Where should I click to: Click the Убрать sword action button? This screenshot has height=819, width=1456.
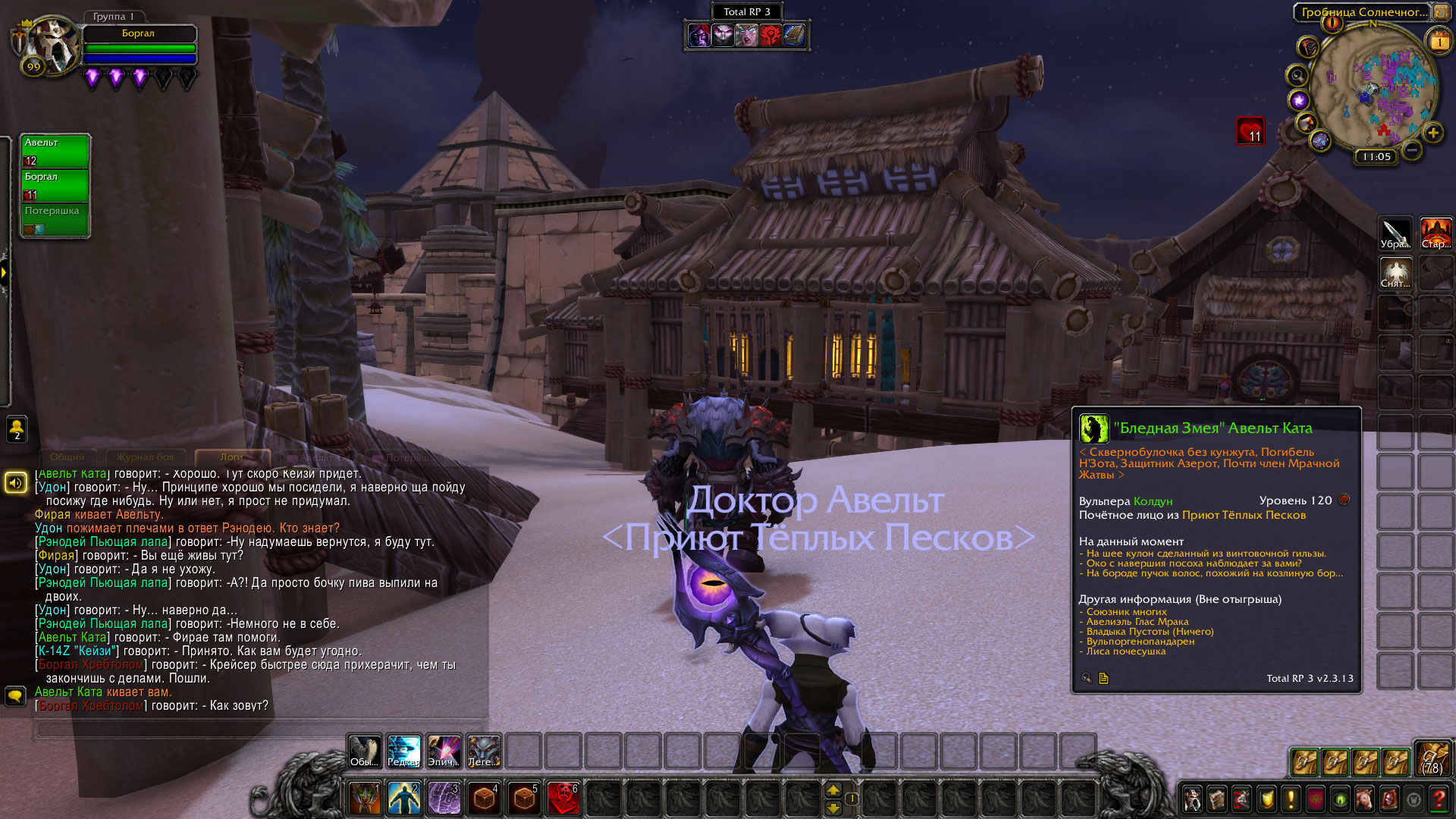pos(1395,234)
